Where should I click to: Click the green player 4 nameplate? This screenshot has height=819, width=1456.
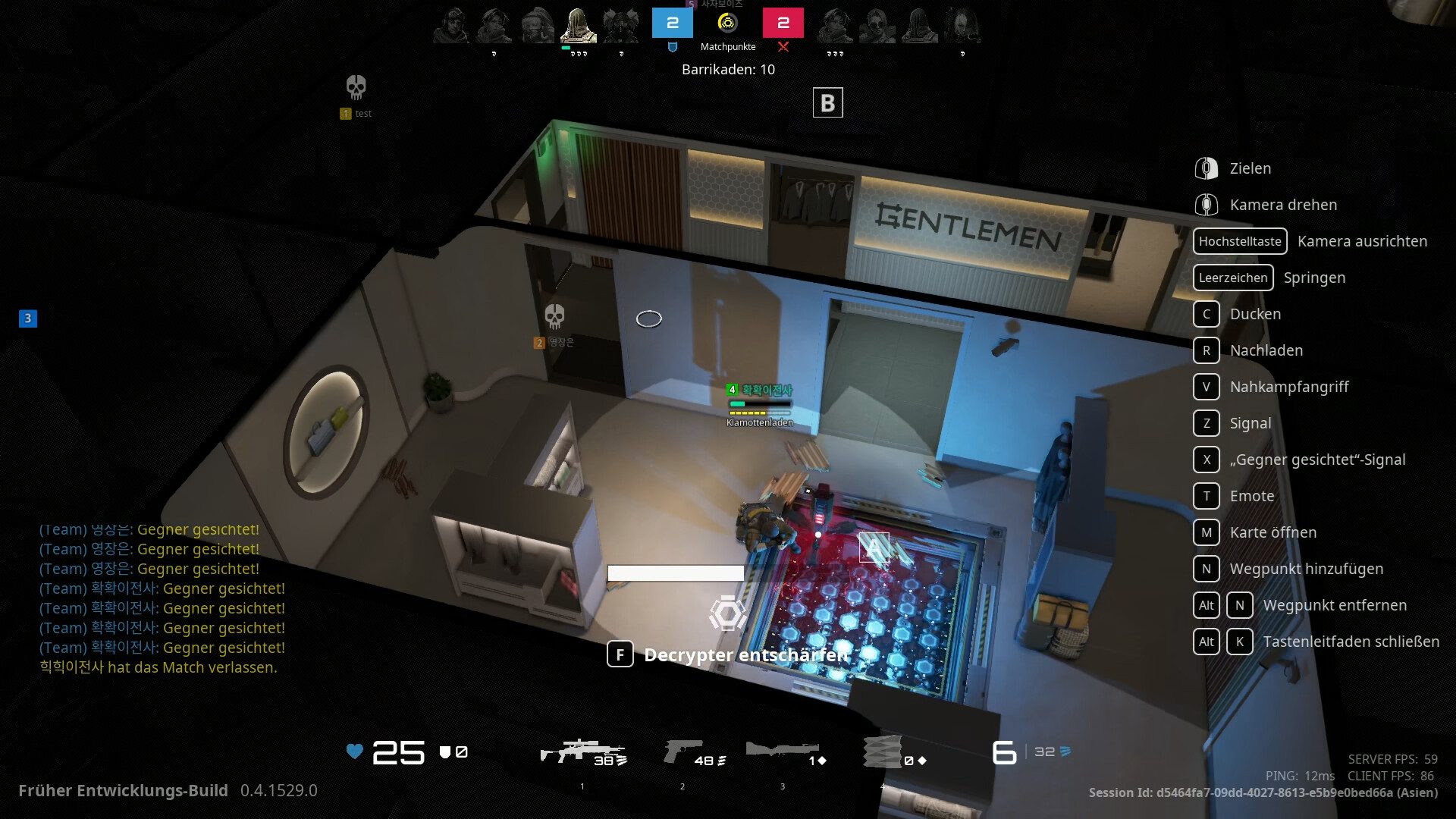(760, 390)
